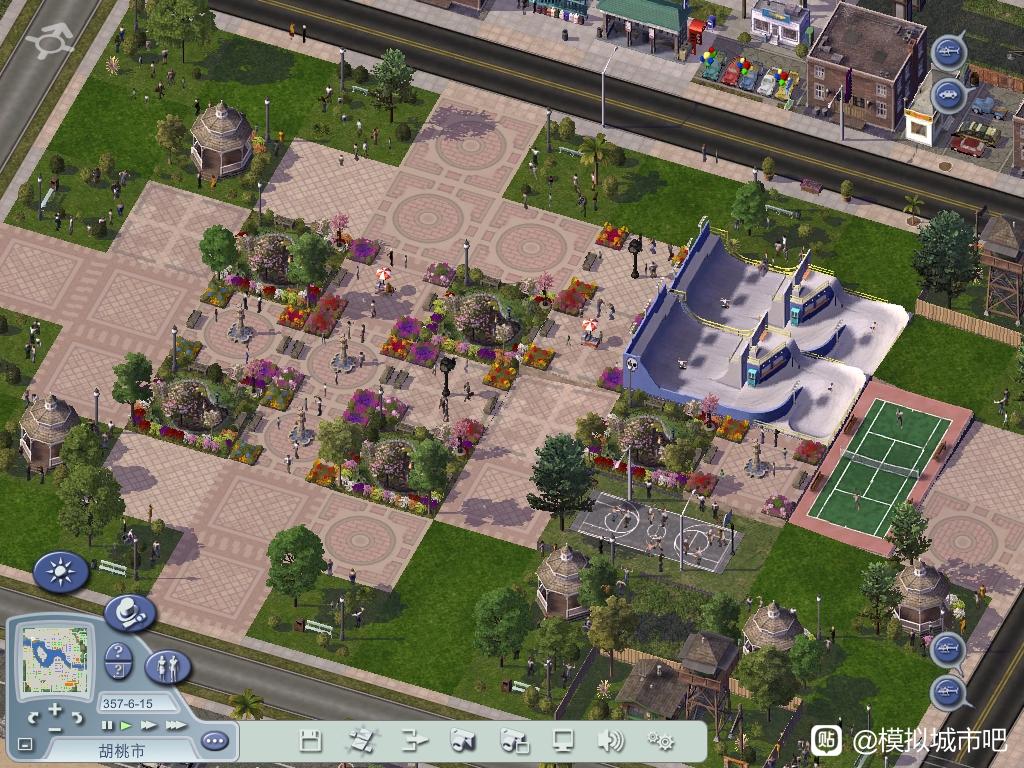The height and width of the screenshot is (768, 1024).
Task: Save the city with floppy disk icon
Action: coord(311,741)
